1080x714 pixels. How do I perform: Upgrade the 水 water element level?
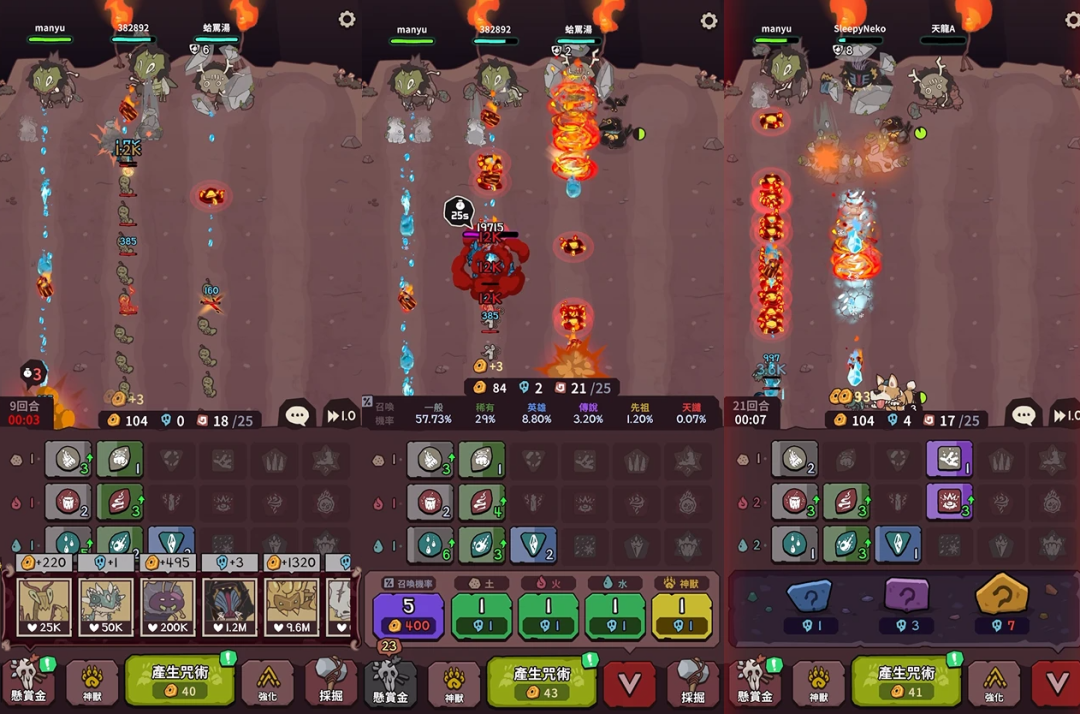pyautogui.click(x=614, y=615)
